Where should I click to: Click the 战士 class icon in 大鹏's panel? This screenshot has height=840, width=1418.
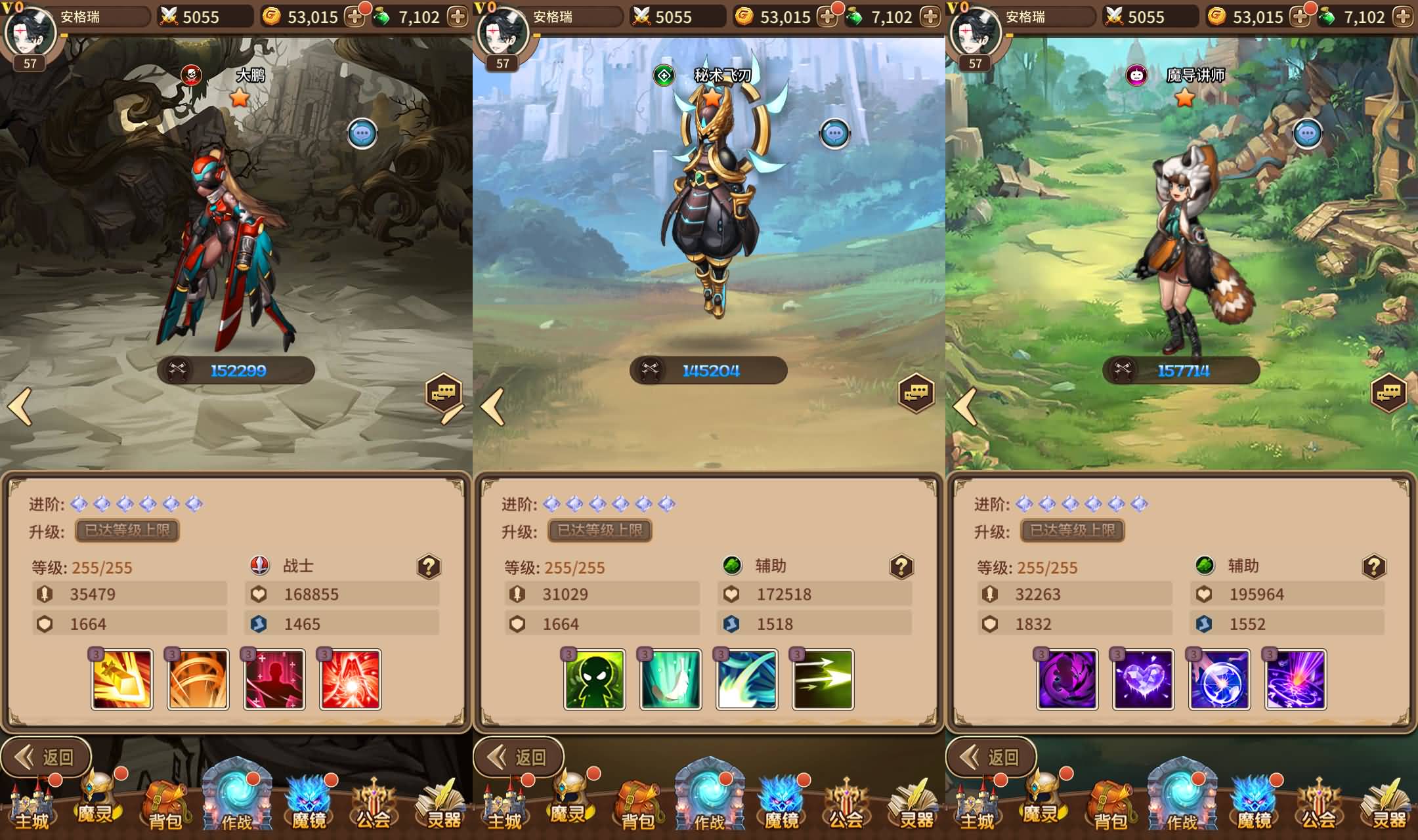(x=260, y=565)
